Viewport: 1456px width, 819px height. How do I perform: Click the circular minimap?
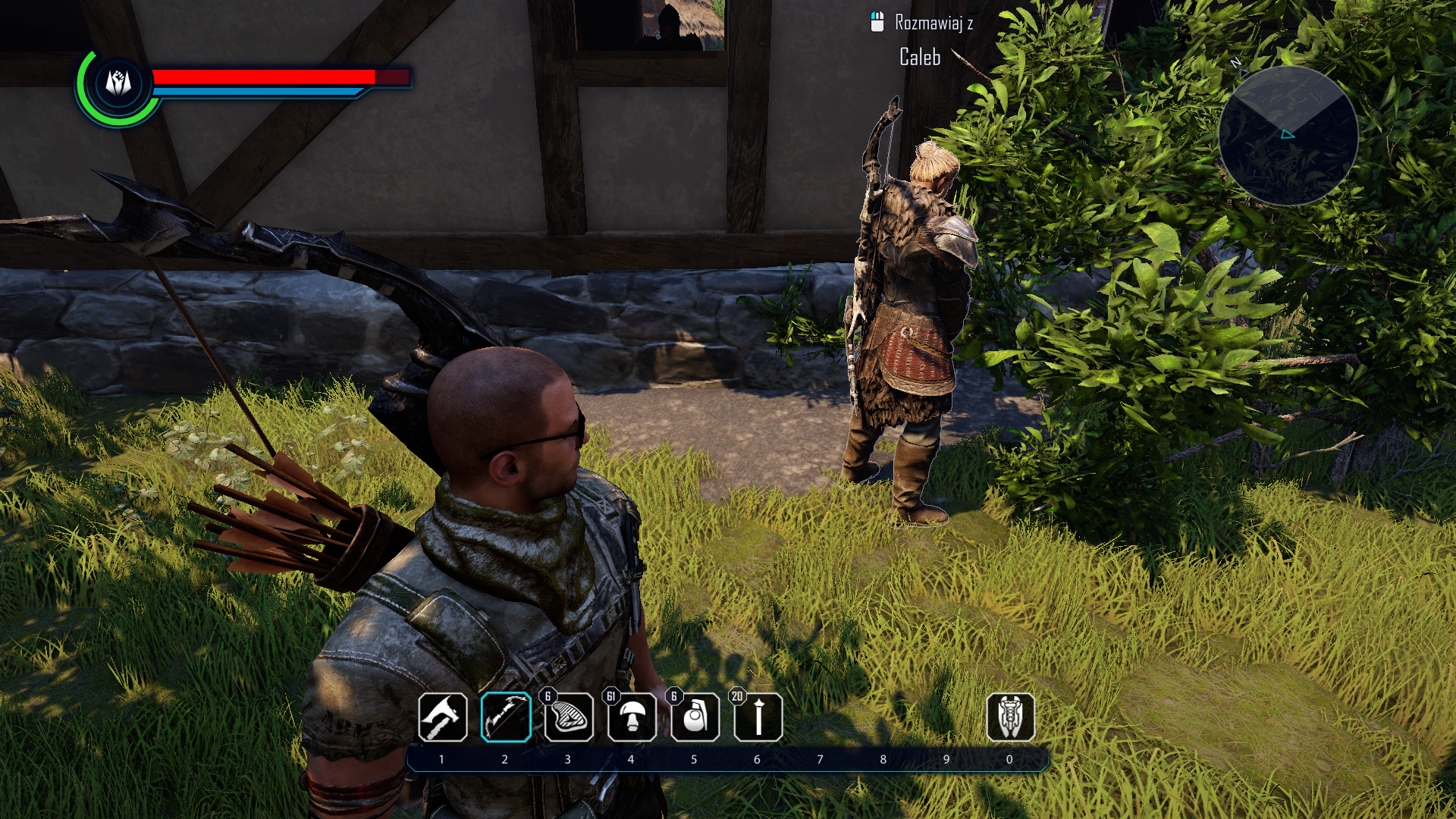[1288, 135]
